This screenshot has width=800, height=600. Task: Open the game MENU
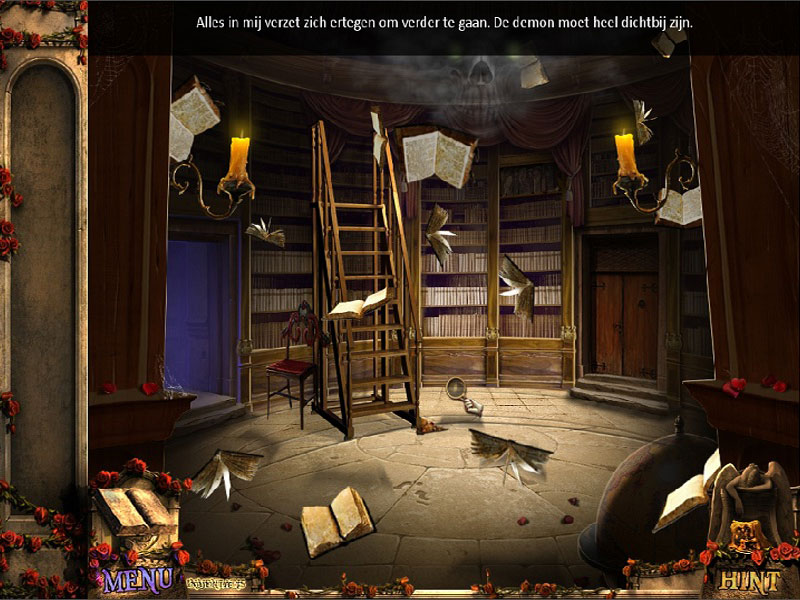click(x=138, y=579)
